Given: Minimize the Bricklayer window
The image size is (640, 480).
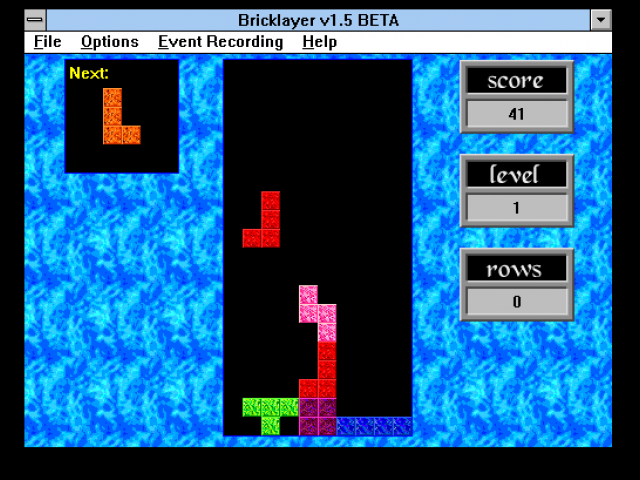Looking at the screenshot, I should pos(600,20).
